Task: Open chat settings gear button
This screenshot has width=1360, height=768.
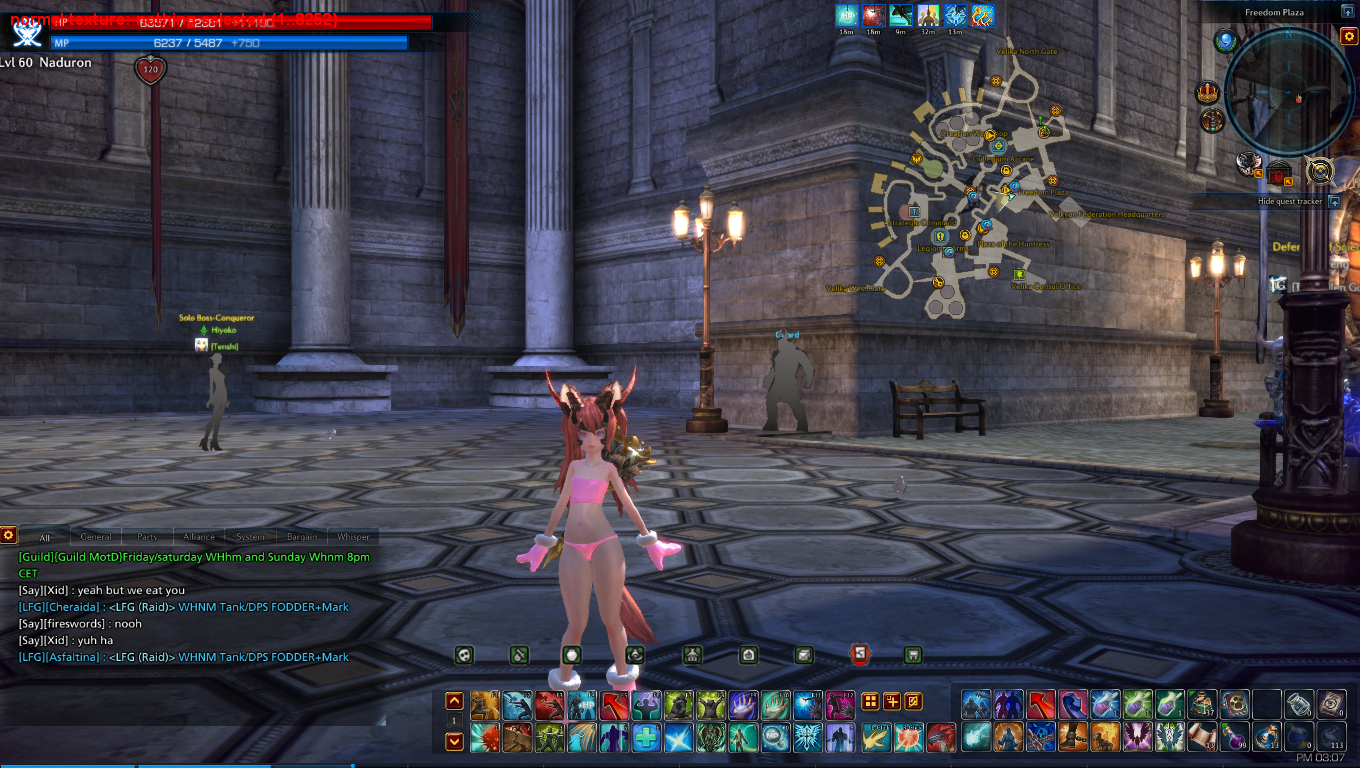Action: pos(8,535)
